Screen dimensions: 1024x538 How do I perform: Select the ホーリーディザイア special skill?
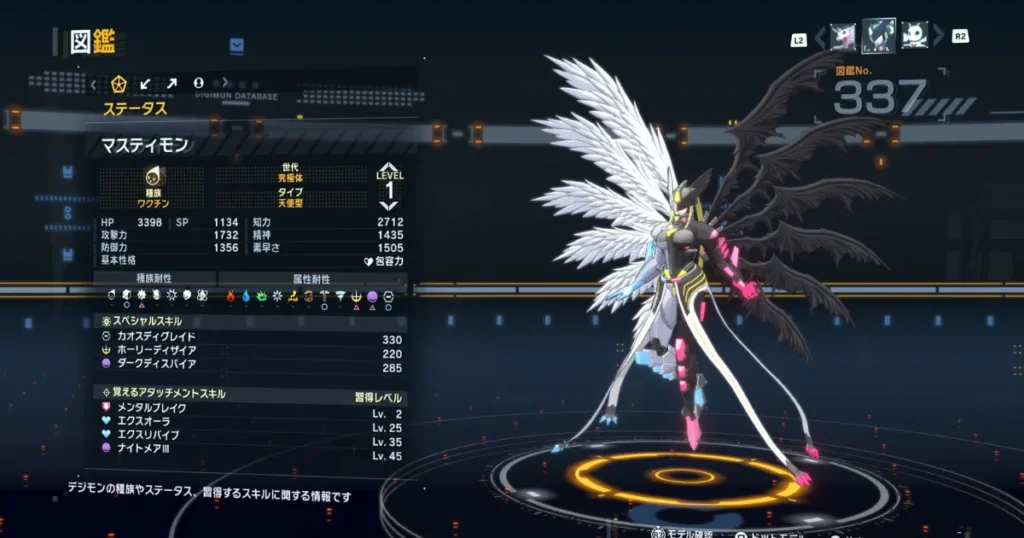[x=250, y=352]
